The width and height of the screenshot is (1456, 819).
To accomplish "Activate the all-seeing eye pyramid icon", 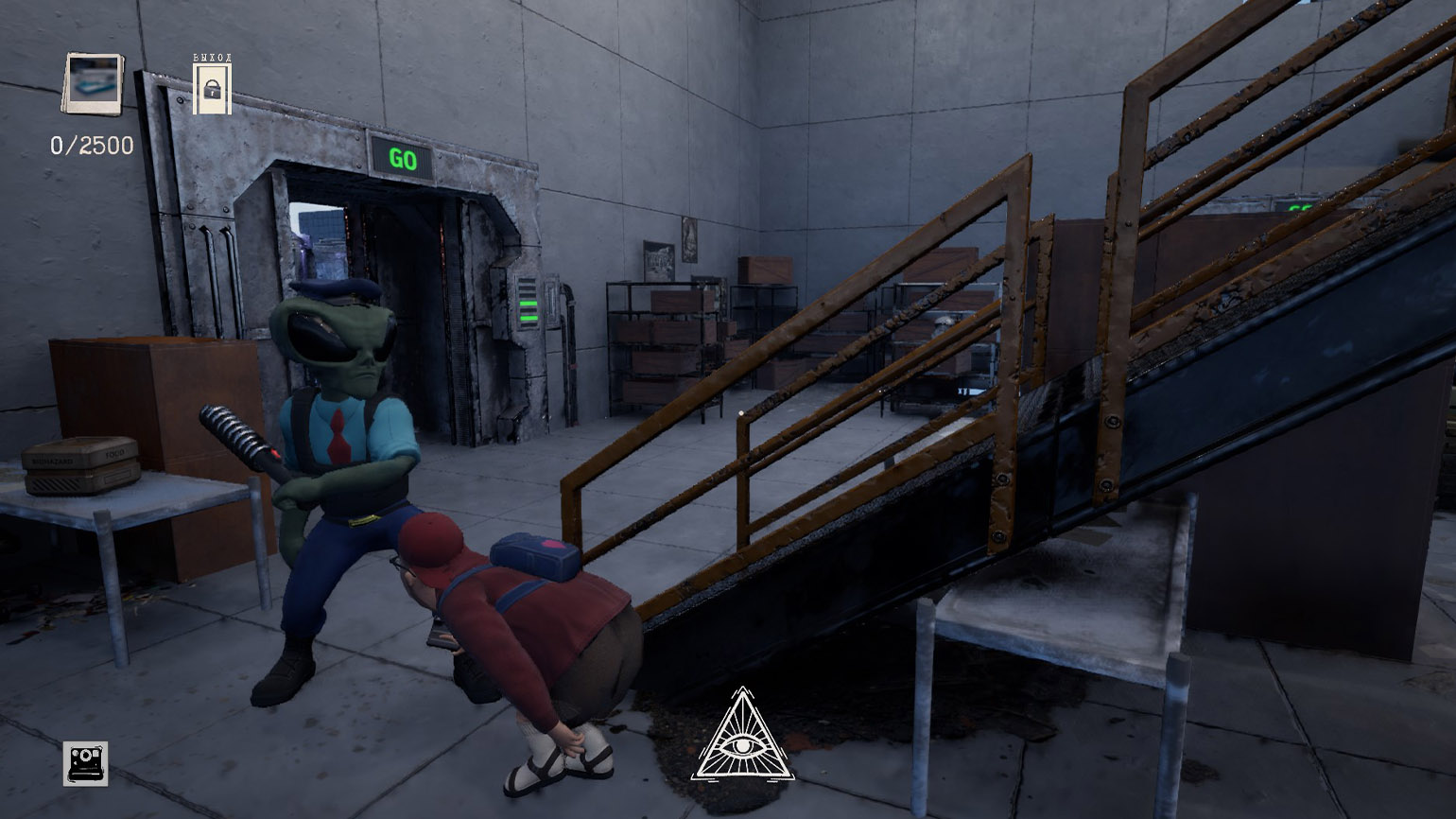I will click(743, 739).
